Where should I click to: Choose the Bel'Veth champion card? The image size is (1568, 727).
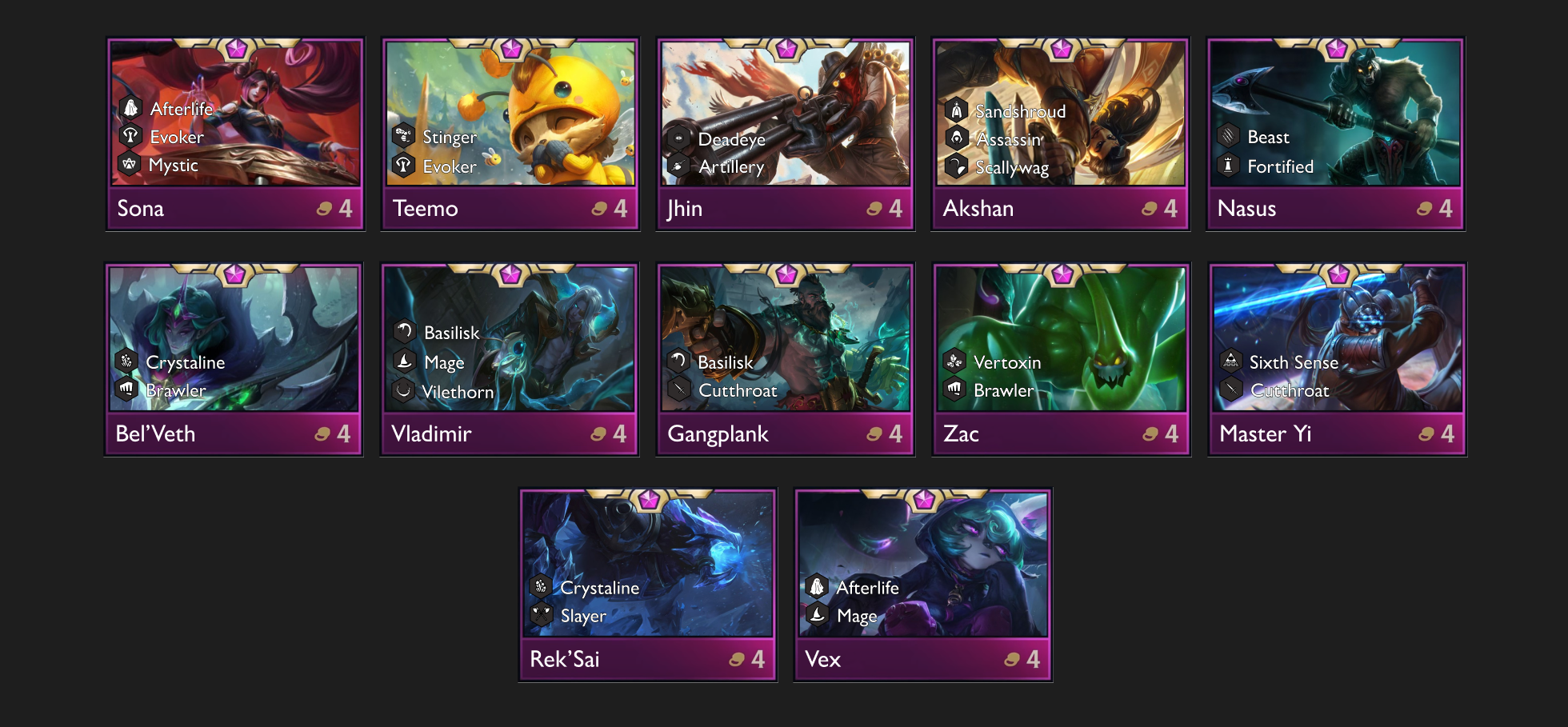[234, 359]
